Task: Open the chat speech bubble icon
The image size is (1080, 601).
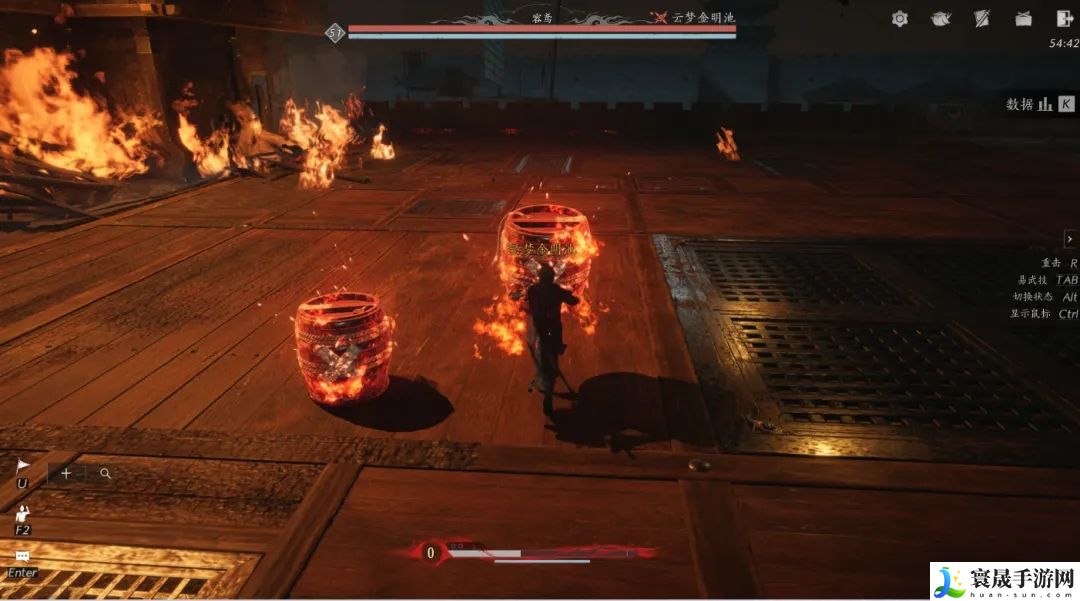Action: click(23, 556)
